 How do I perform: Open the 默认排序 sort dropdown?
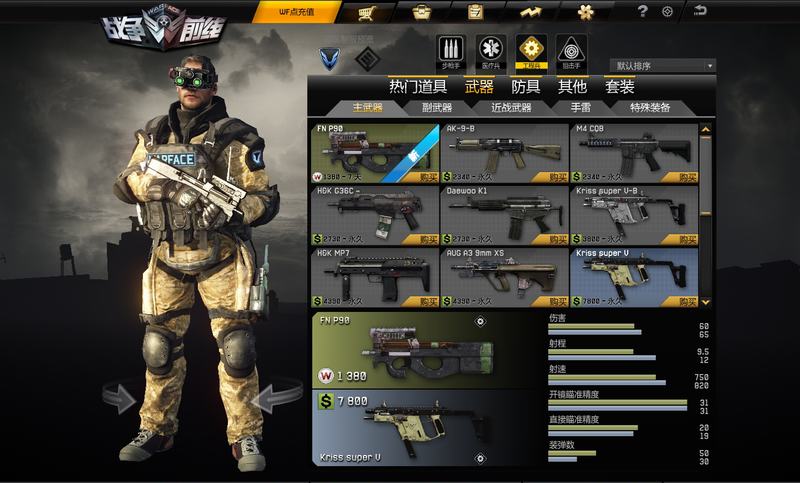coord(662,66)
